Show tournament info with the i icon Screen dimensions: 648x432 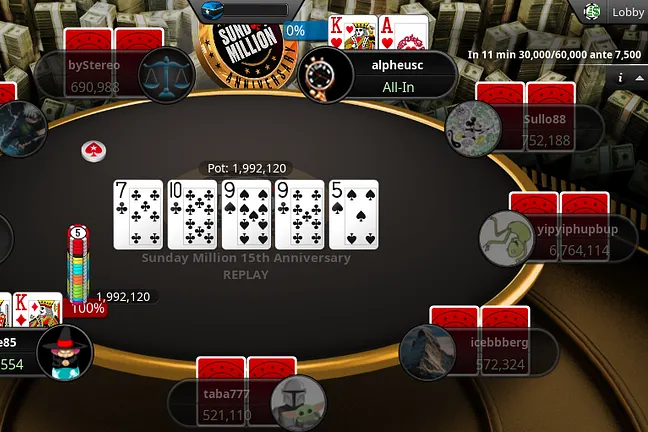click(x=621, y=77)
